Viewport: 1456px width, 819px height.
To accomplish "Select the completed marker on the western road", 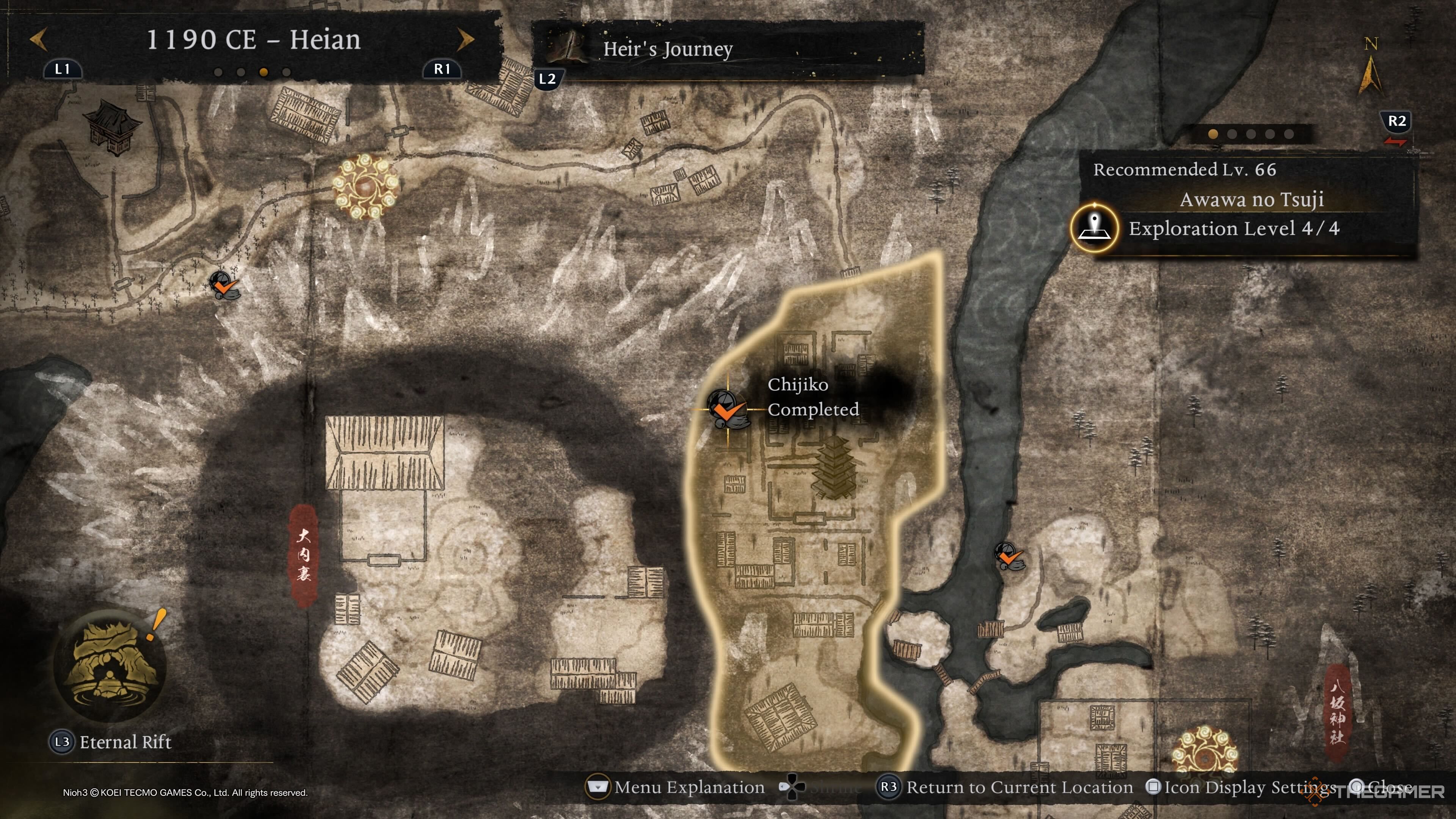I will pos(224,285).
